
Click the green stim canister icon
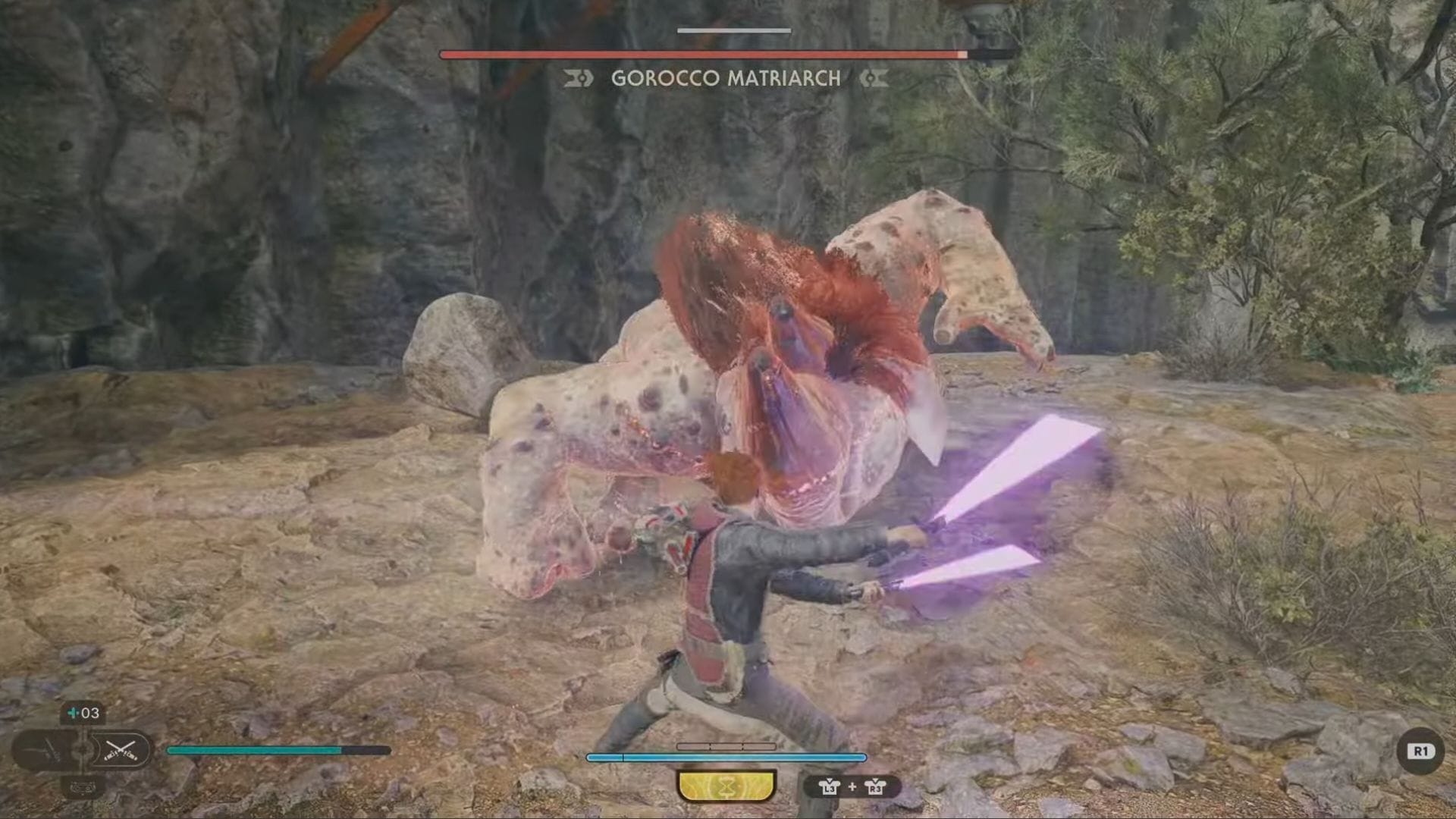71,714
